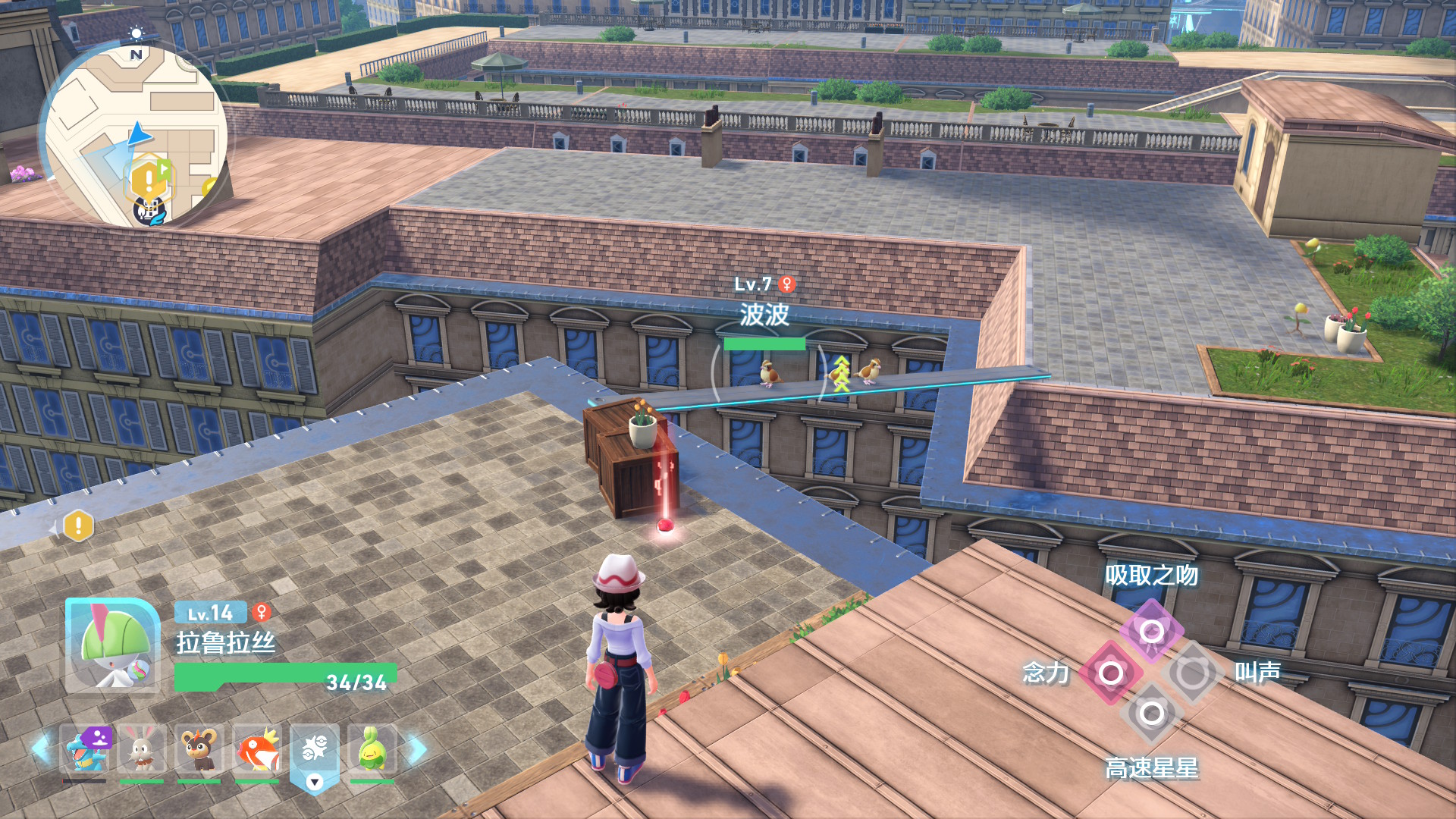
Task: Use the 高速星星 move
Action: (1151, 714)
